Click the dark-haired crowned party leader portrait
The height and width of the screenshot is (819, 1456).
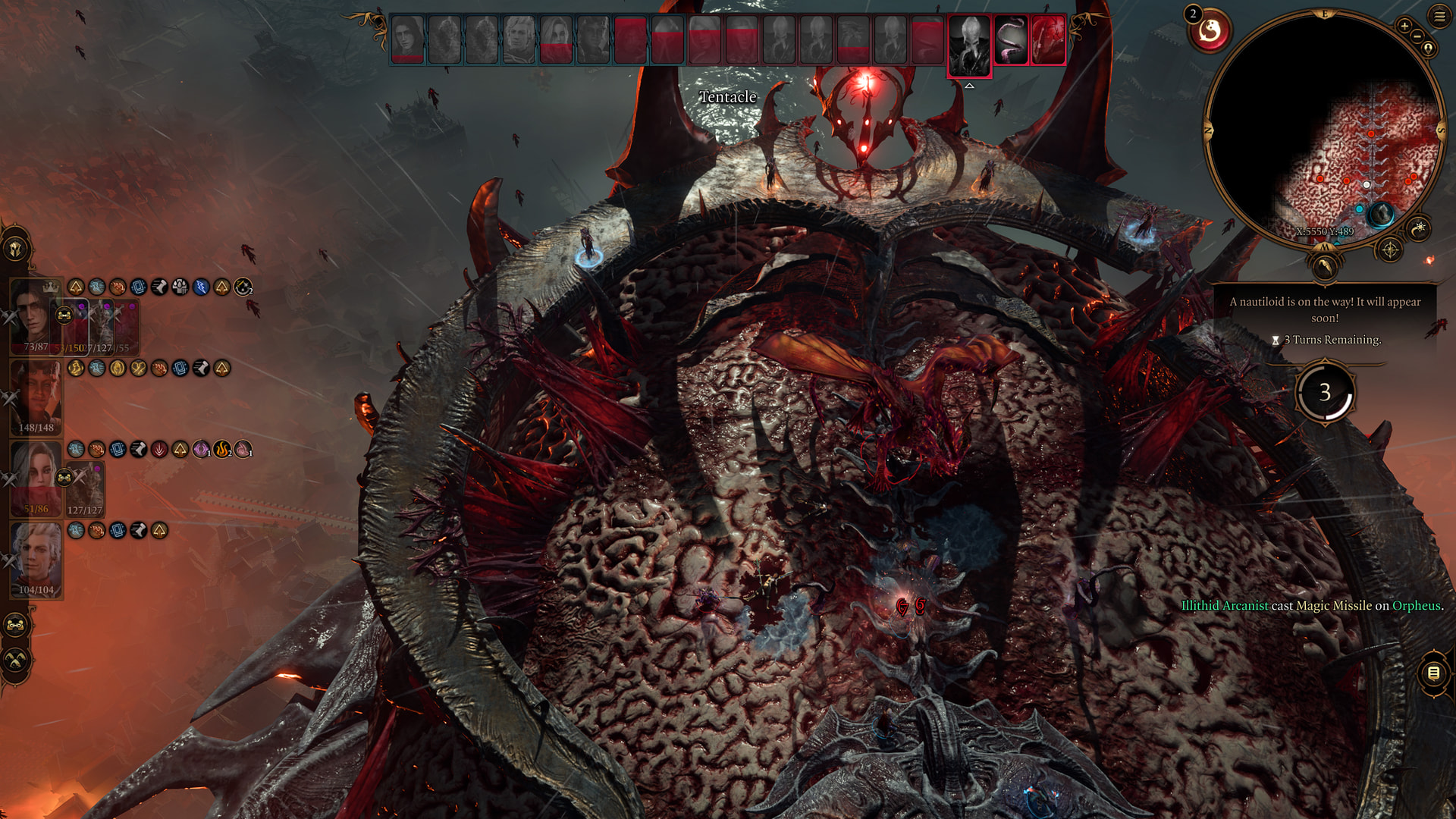click(x=30, y=314)
